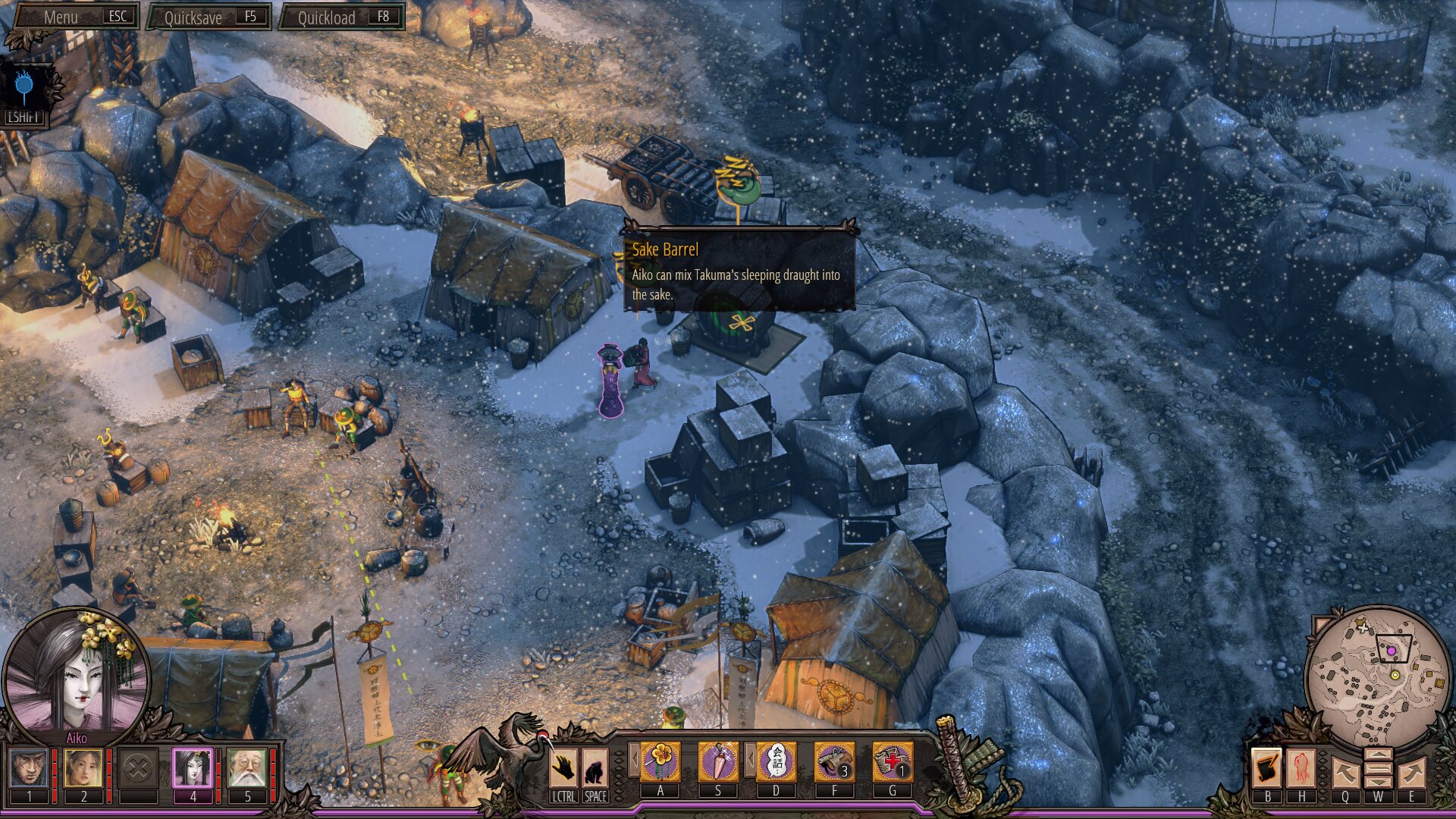The width and height of the screenshot is (1456, 819).
Task: Click the Quicksave button
Action: pos(210,17)
